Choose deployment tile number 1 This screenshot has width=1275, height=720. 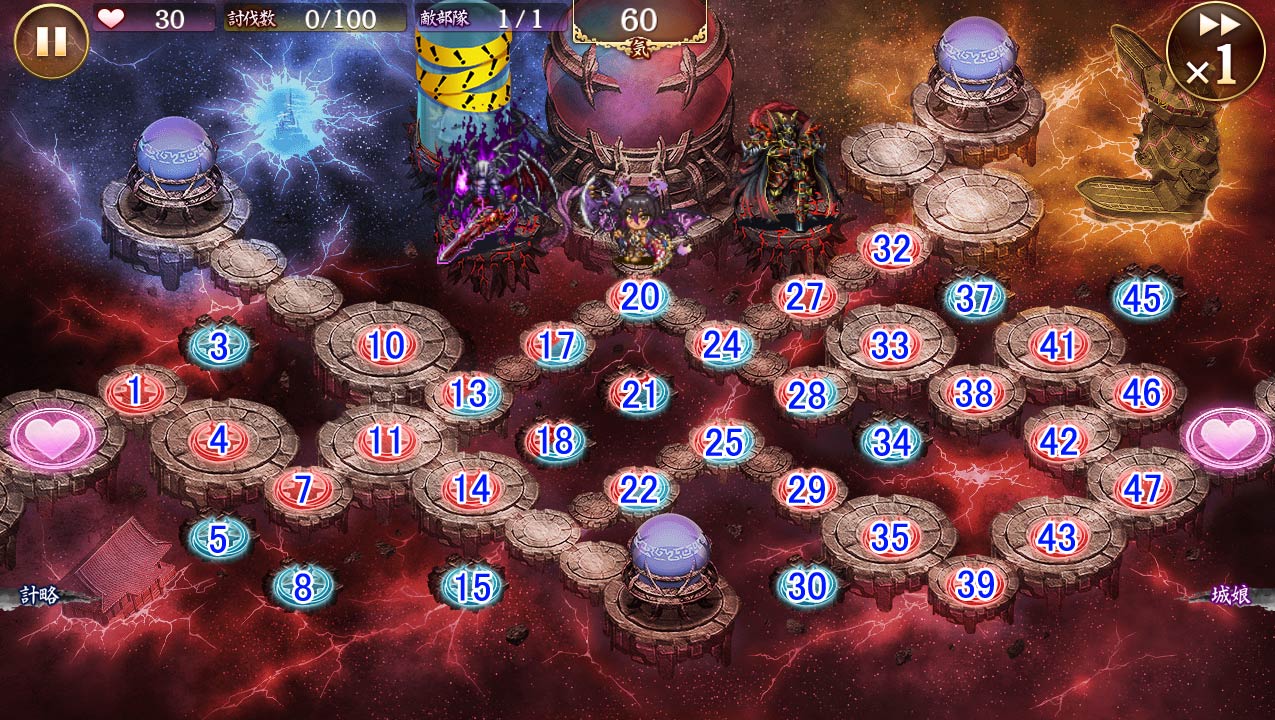click(134, 391)
